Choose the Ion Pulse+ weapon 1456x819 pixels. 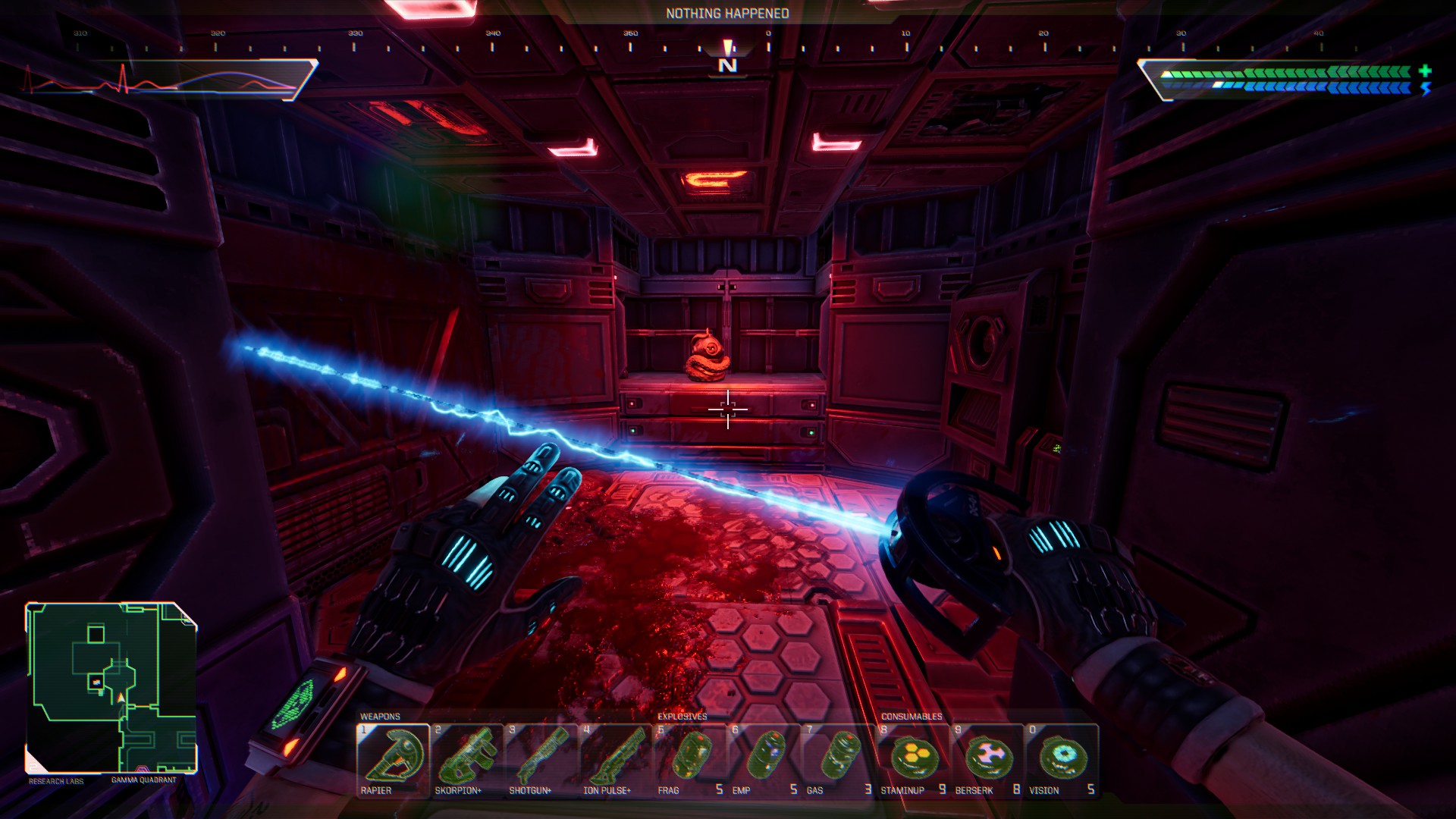[615, 759]
